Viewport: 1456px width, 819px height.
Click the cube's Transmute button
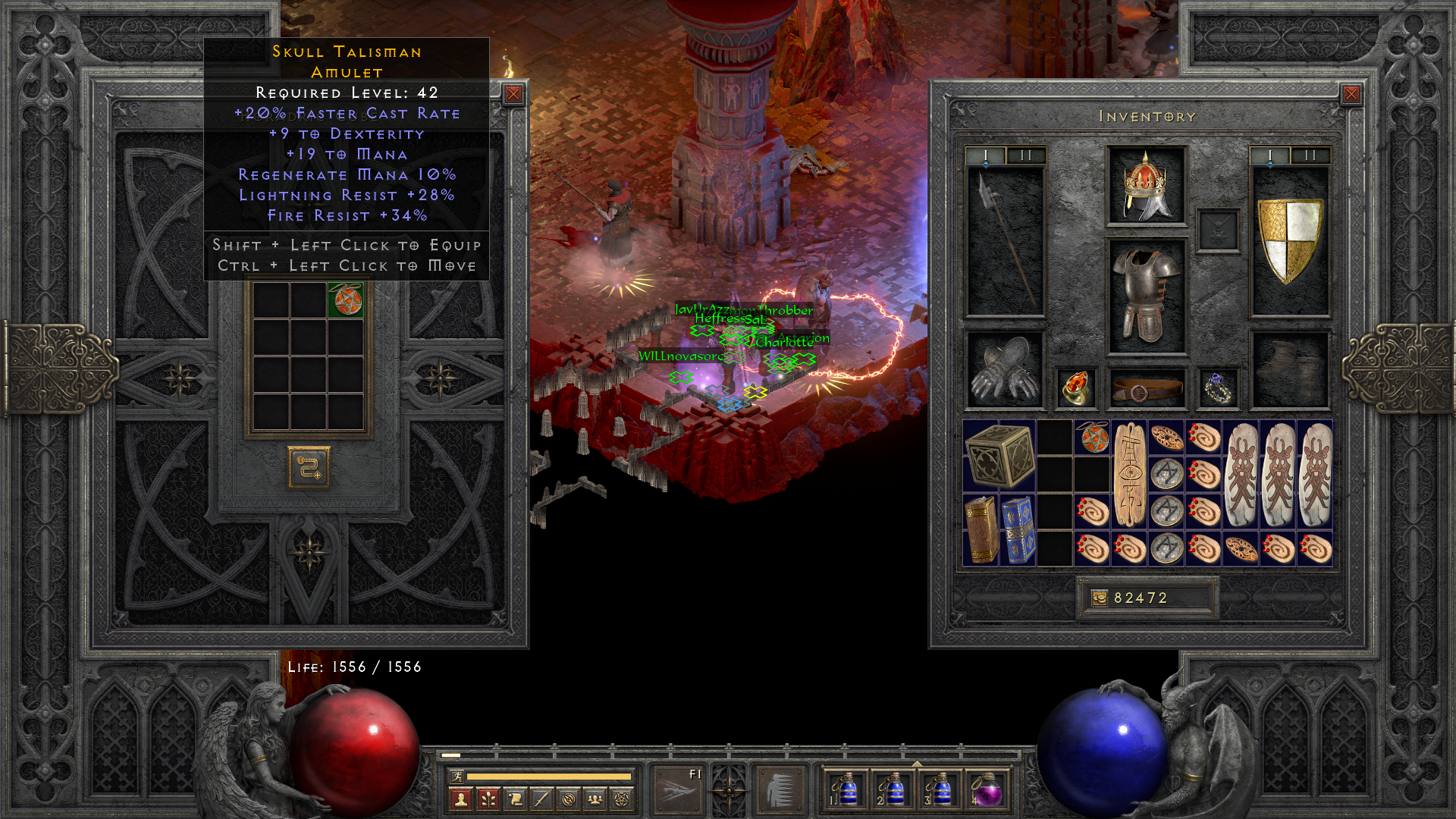tap(309, 467)
